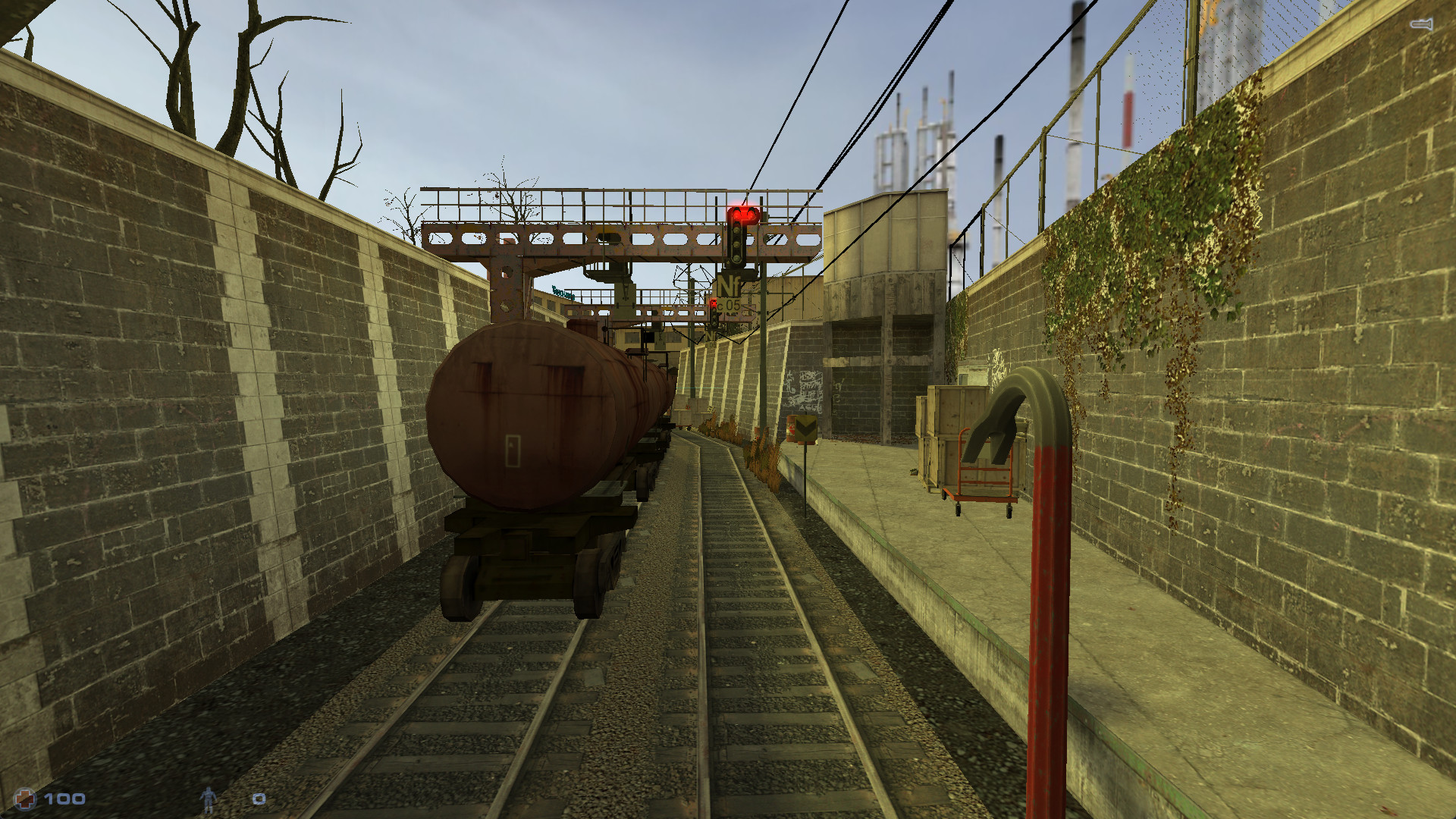
Task: Click the lower red lamp on the signal mast
Action: pos(714,302)
